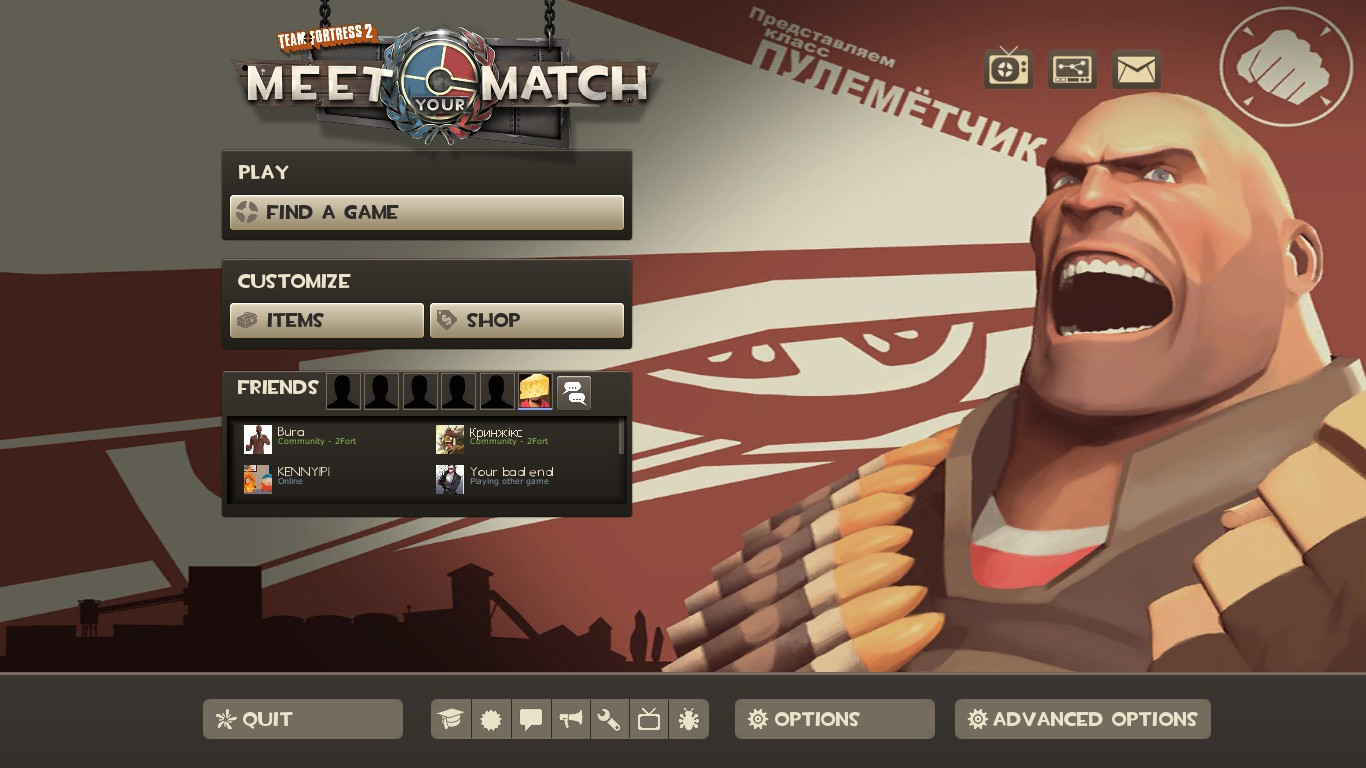The width and height of the screenshot is (1366, 768).
Task: Select the megaphone report icon
Action: [x=570, y=718]
